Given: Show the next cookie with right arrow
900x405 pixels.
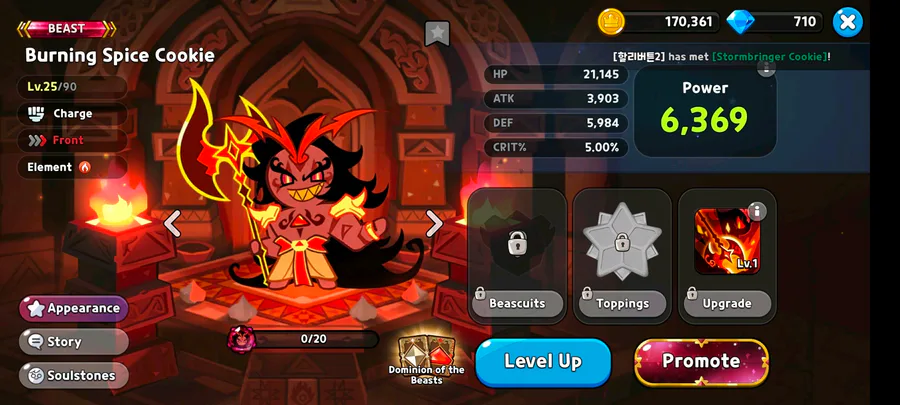Looking at the screenshot, I should (x=434, y=223).
